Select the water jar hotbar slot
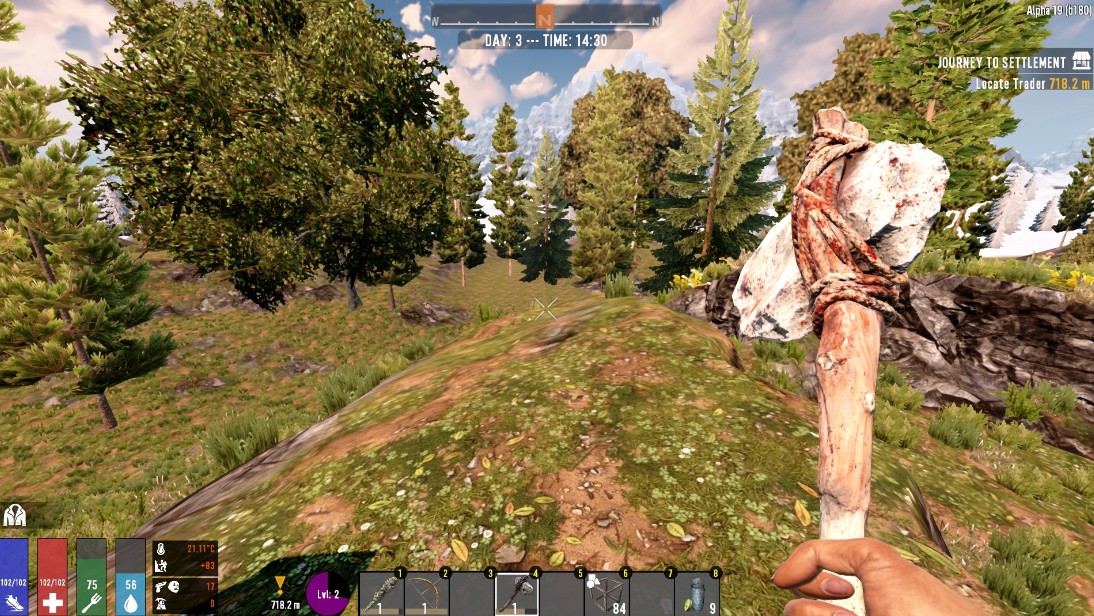Image resolution: width=1094 pixels, height=616 pixels. (696, 594)
